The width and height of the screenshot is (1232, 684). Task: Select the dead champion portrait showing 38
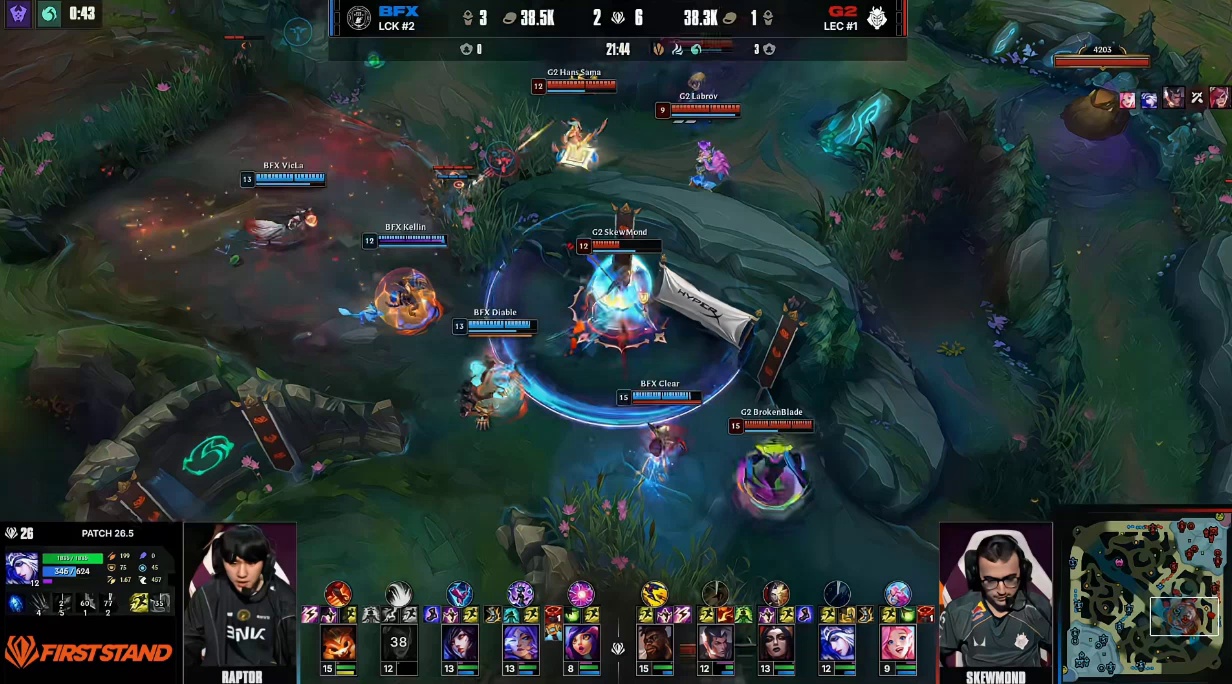point(399,643)
